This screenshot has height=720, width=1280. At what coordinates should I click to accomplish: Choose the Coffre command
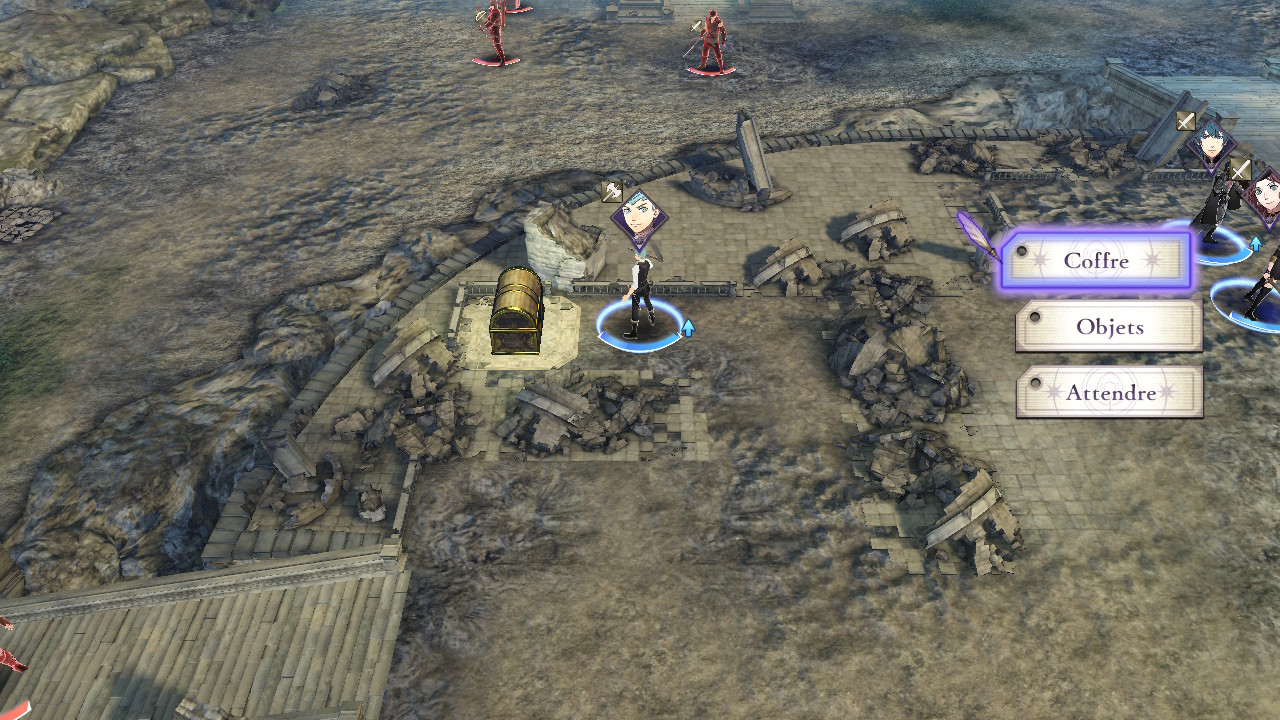pos(1097,261)
